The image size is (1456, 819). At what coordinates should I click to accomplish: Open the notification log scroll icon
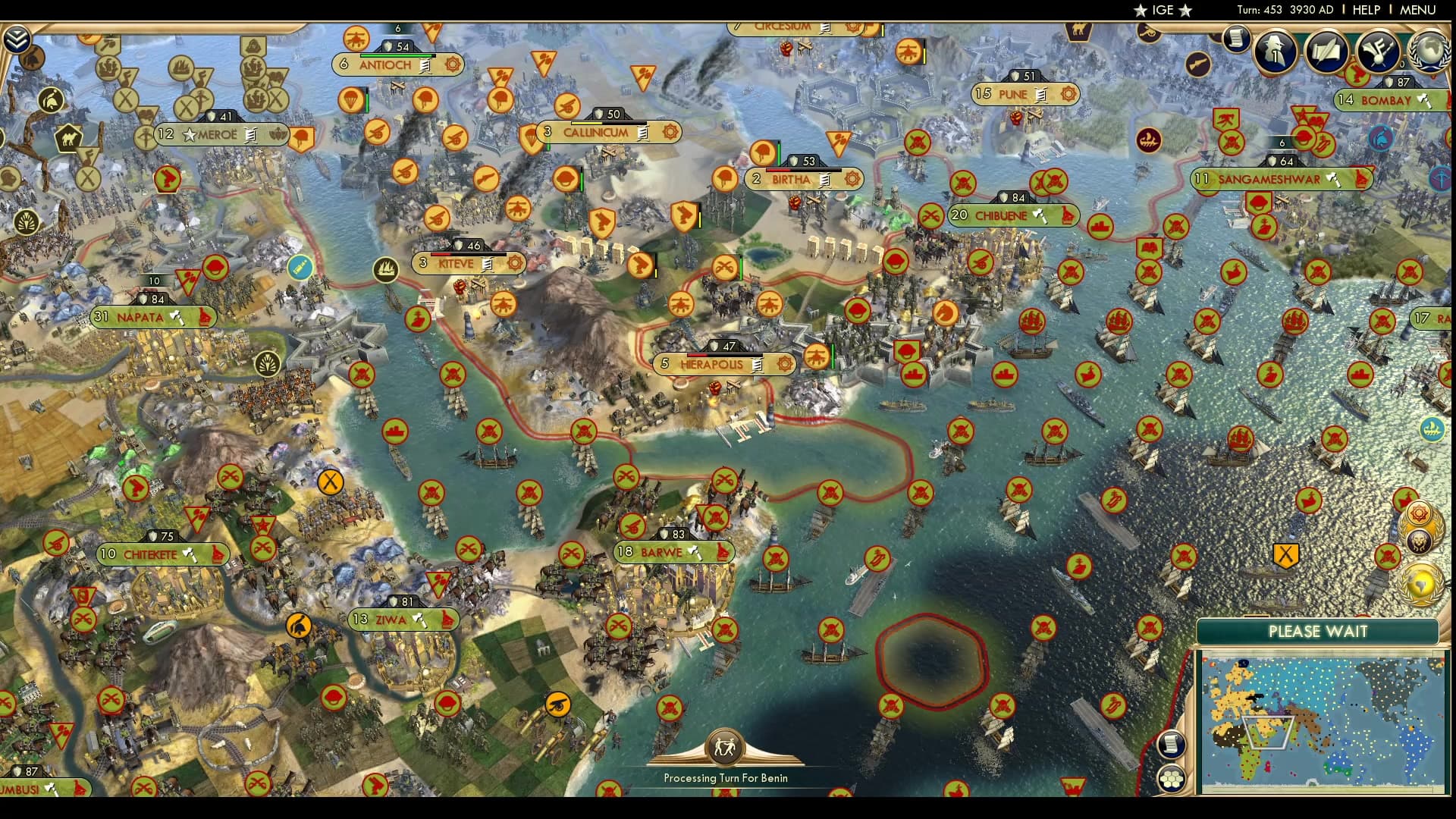tap(1235, 40)
